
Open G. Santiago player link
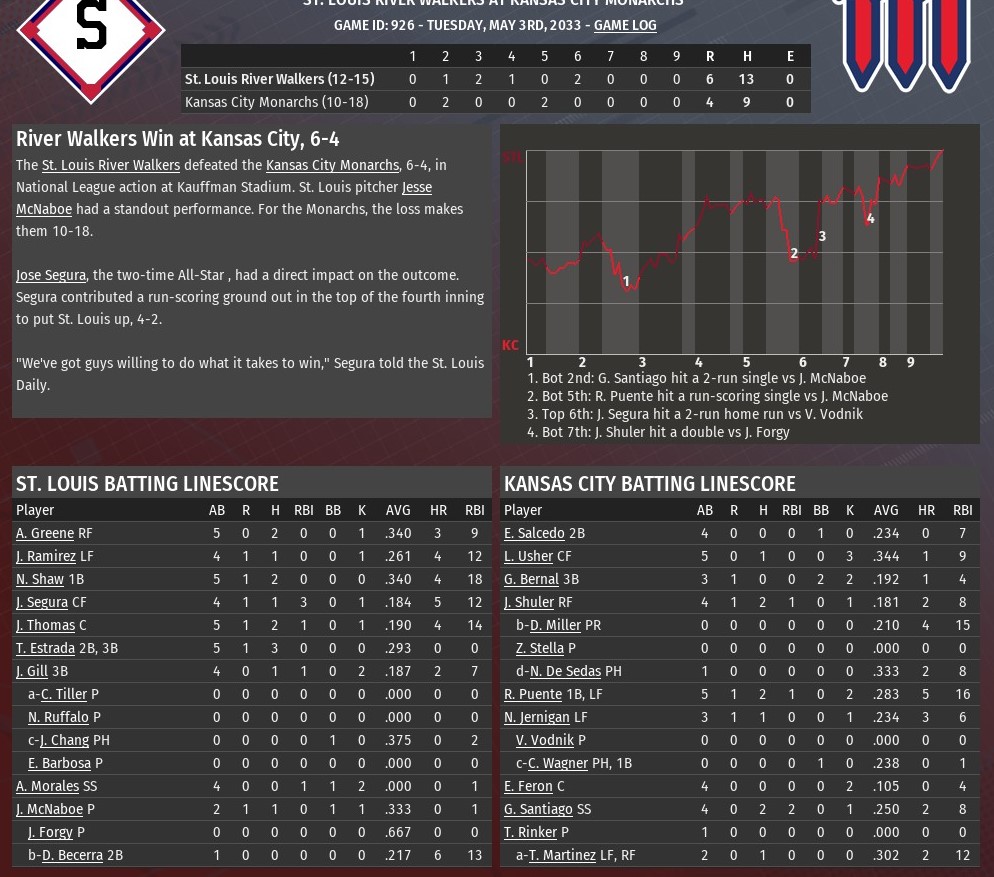[x=538, y=810]
